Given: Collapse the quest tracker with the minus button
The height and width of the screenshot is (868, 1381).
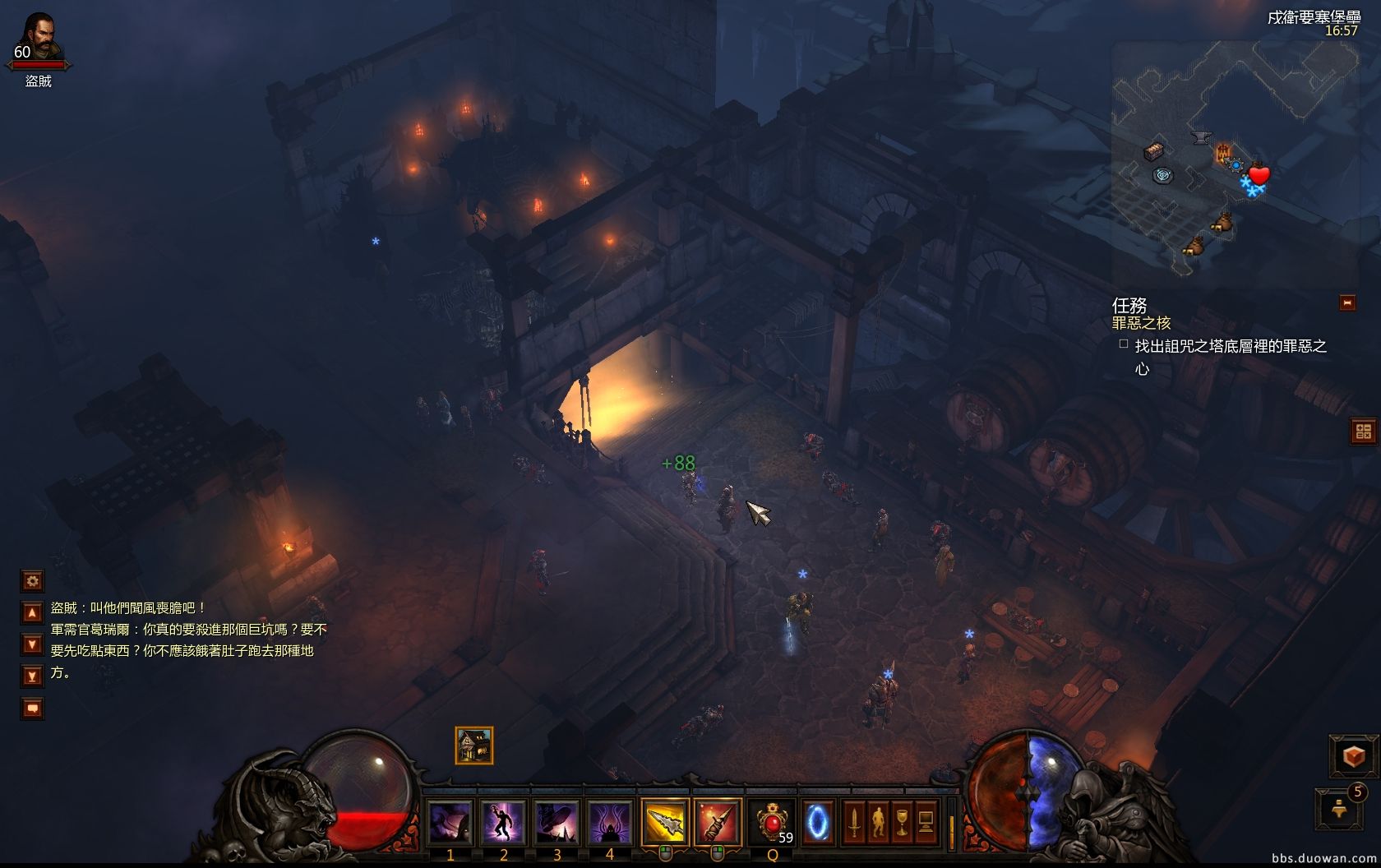Looking at the screenshot, I should (1347, 302).
